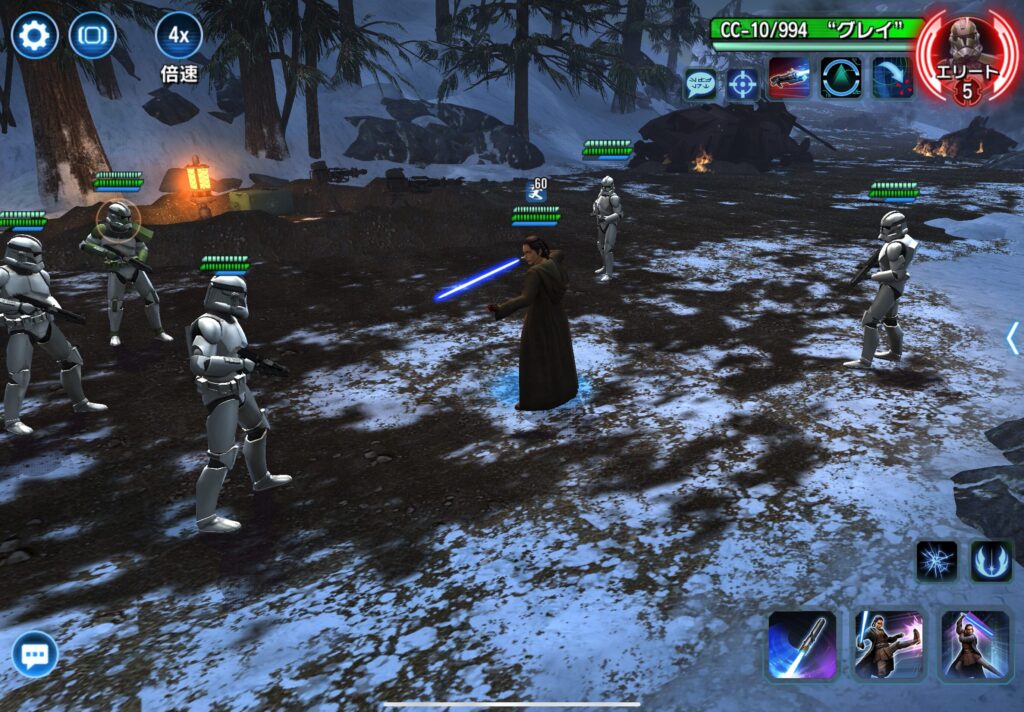Inspect the enemy crosshair target icon
Viewport: 1024px width, 712px height.
click(x=742, y=84)
